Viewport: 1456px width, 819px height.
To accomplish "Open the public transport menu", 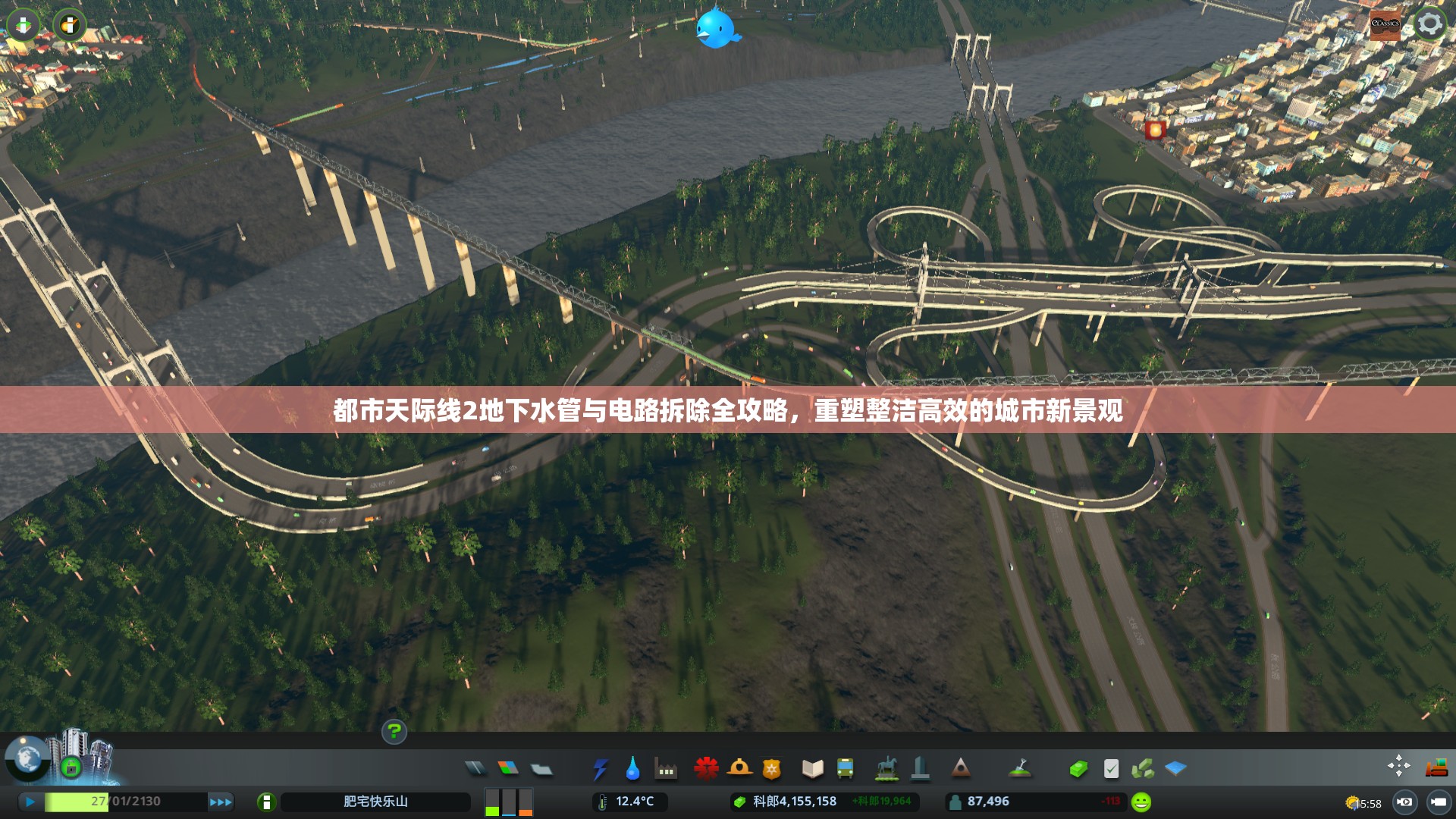I will point(846,768).
